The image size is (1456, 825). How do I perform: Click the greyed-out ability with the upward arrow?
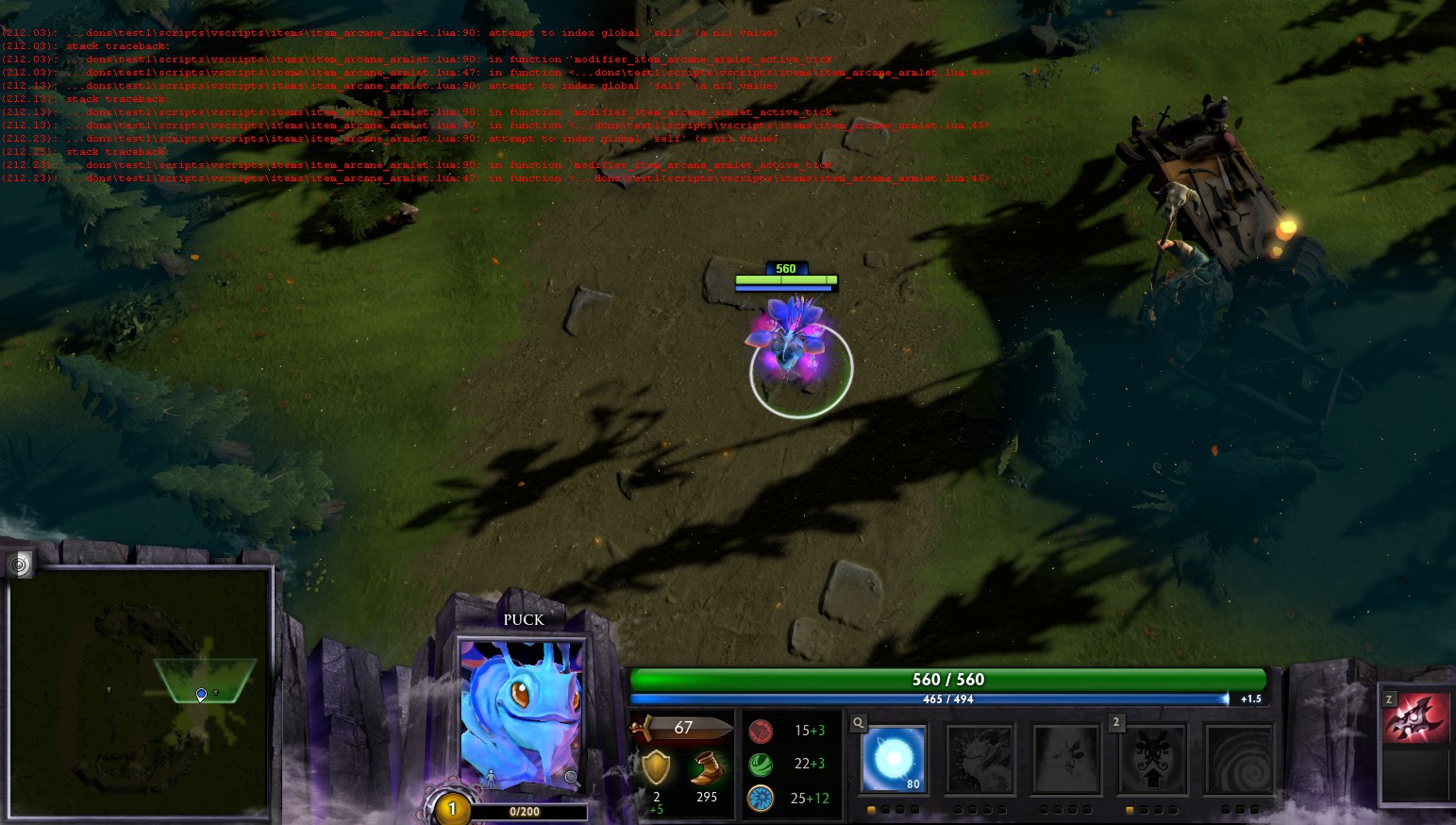tap(1152, 760)
